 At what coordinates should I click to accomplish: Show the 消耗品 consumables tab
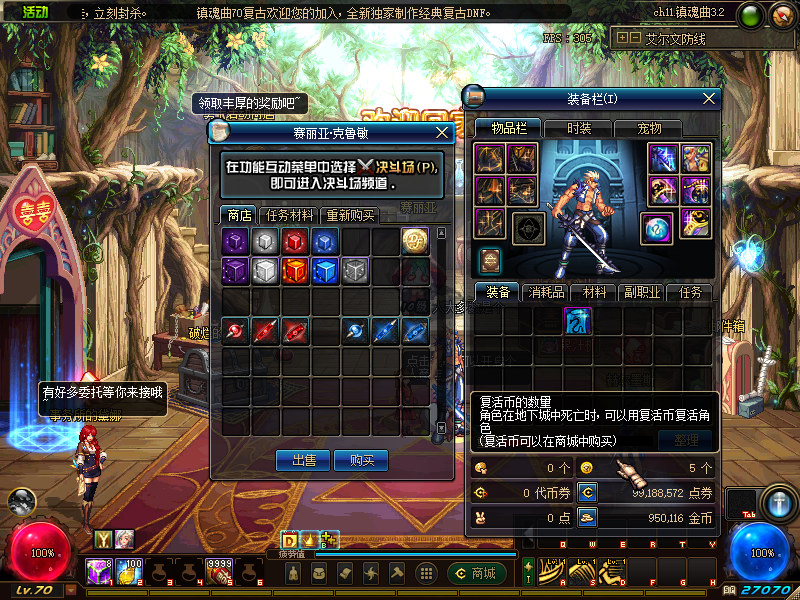[546, 292]
